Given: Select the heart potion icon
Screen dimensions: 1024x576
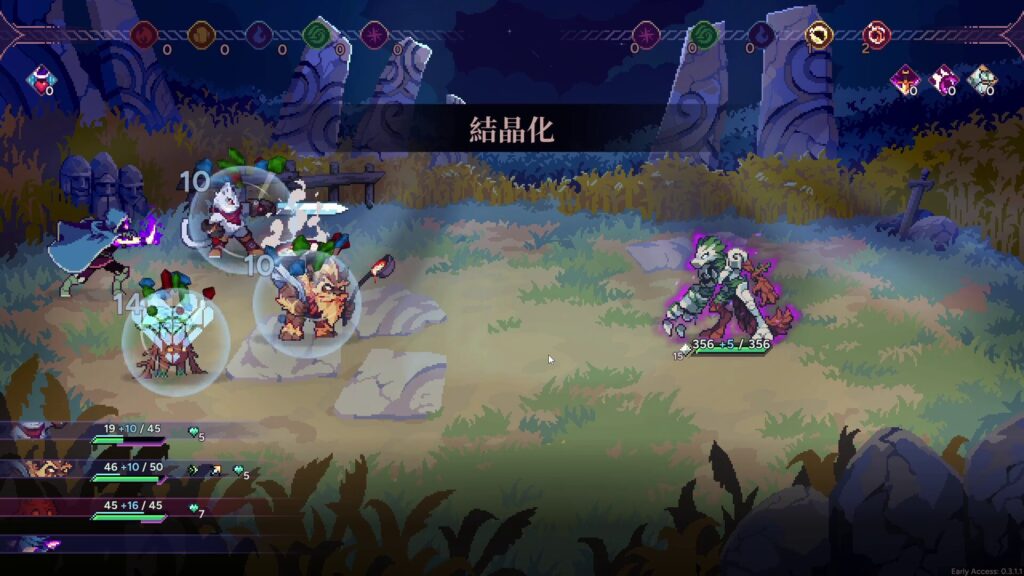Looking at the screenshot, I should click(42, 78).
